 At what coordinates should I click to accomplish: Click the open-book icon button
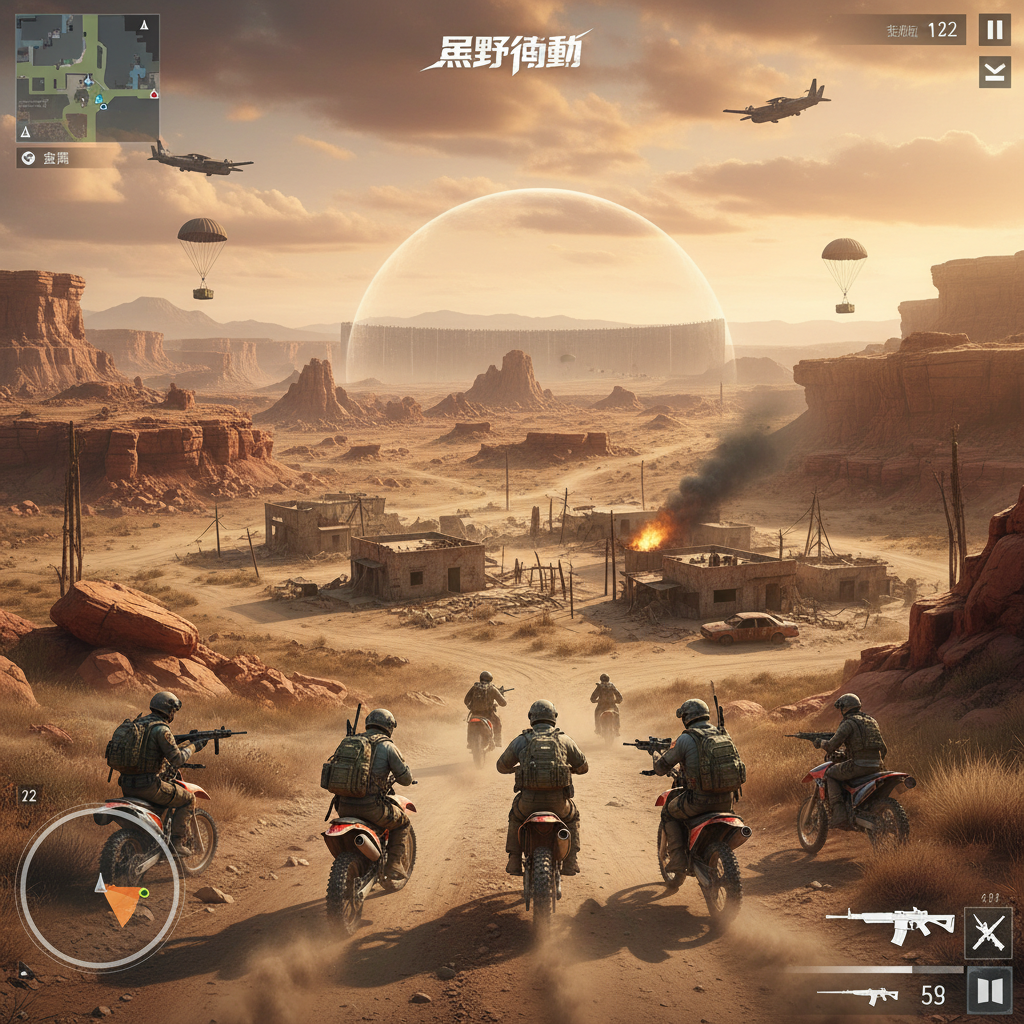point(989,991)
